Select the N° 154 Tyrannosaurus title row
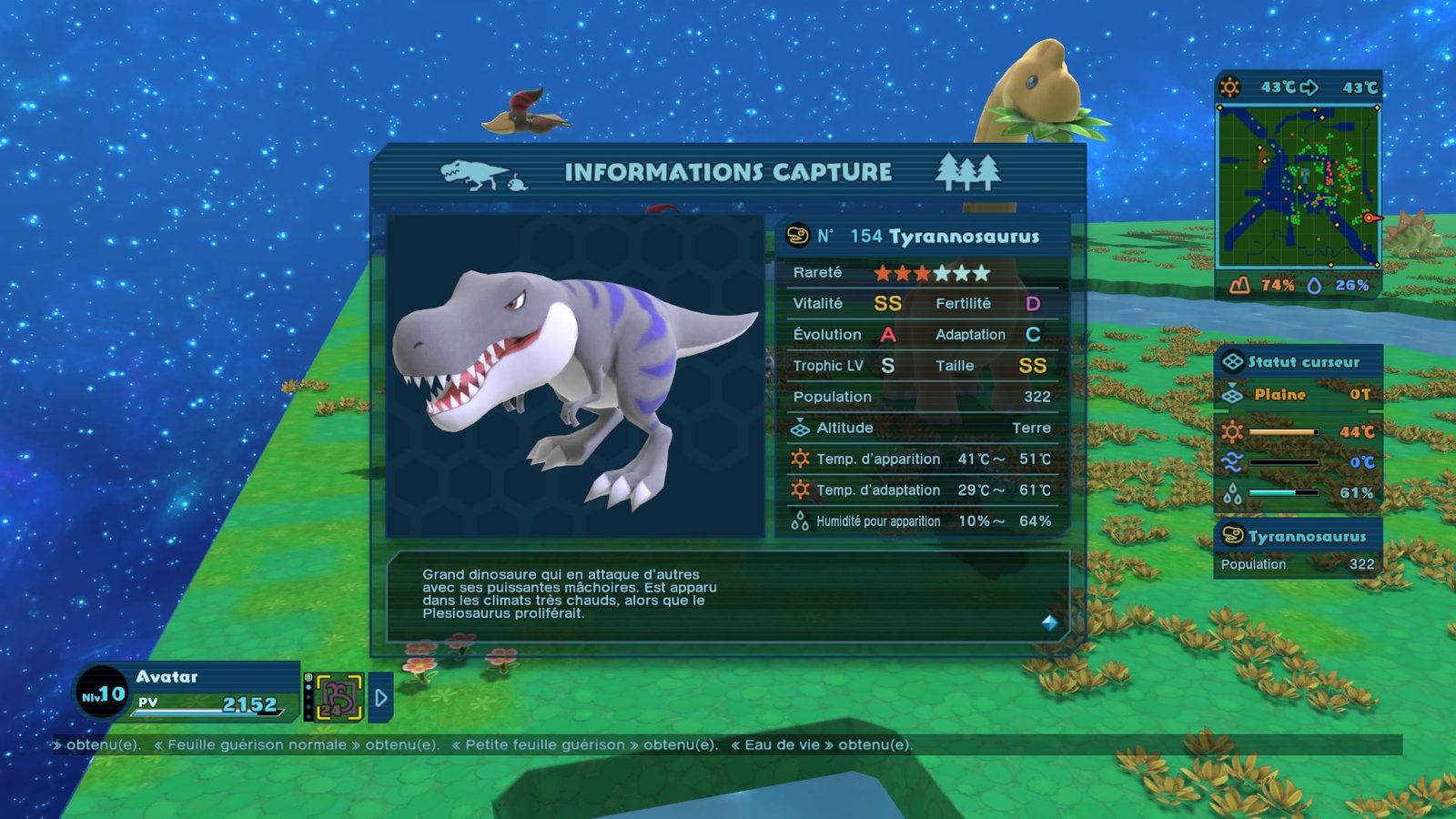The width and height of the screenshot is (1456, 819). pyautogui.click(x=921, y=237)
